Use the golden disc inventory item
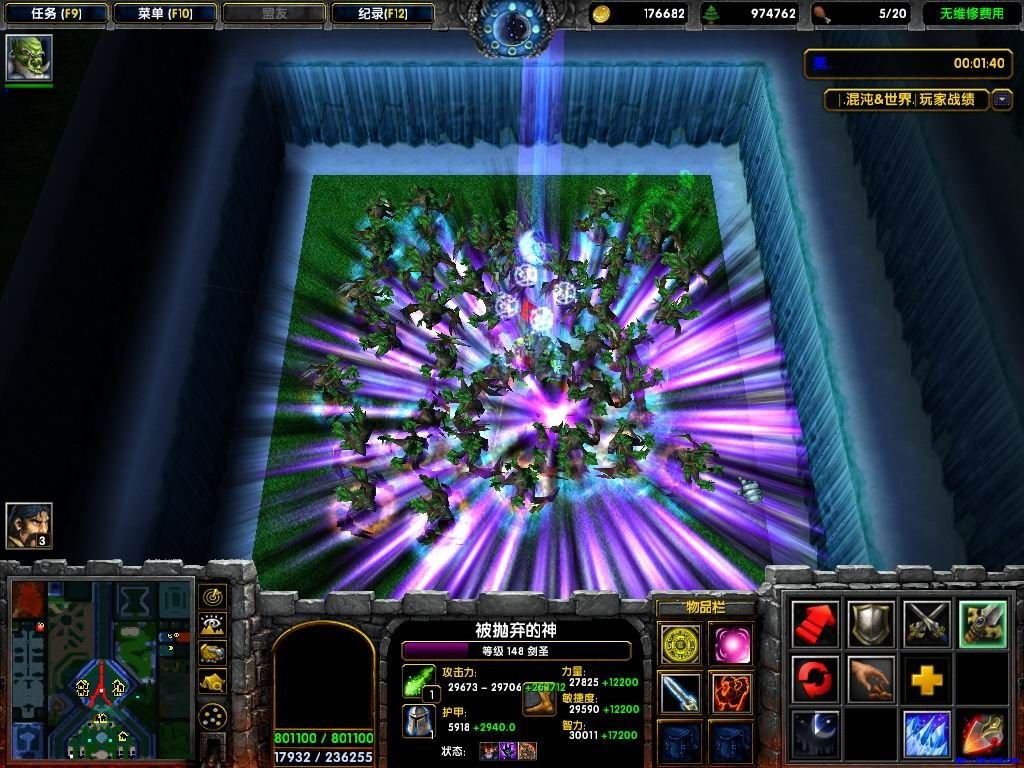 point(680,641)
